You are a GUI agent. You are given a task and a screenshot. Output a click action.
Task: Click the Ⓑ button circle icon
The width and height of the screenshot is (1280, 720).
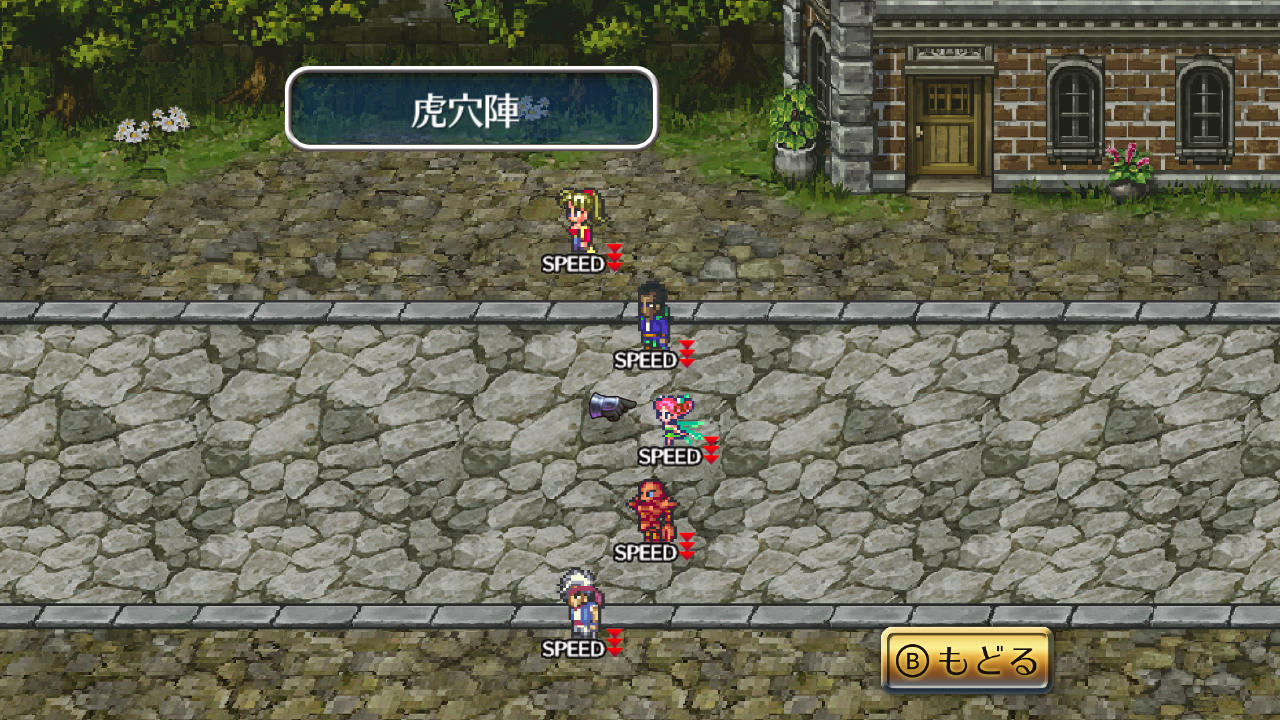click(911, 661)
